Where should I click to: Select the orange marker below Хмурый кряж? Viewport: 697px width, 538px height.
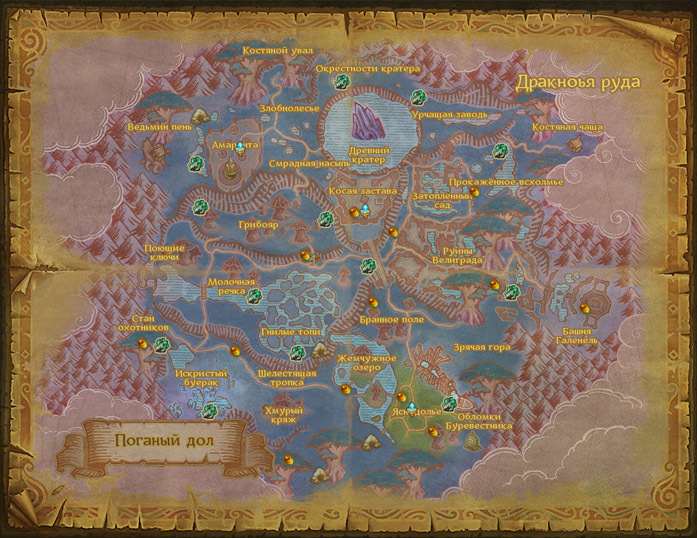288,460
